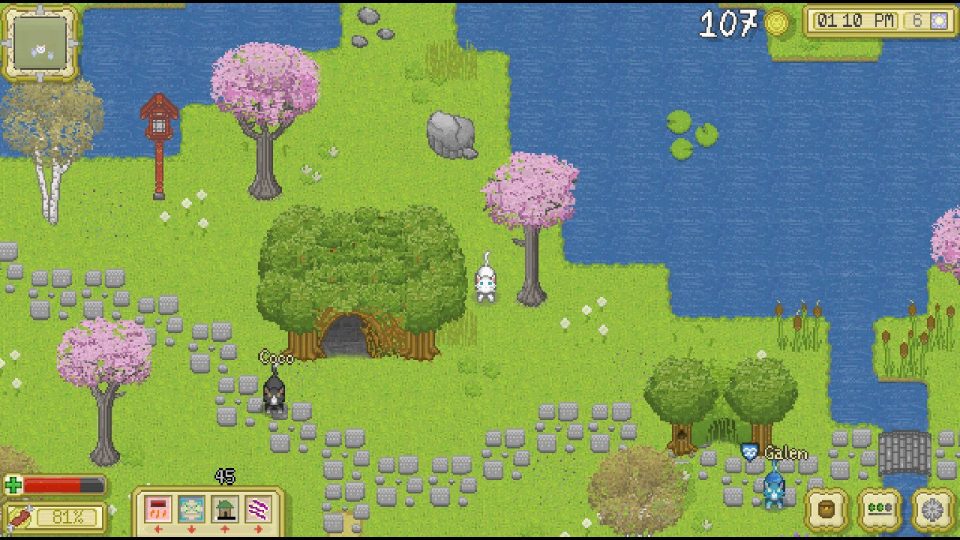Screen dimensions: 960x540
Task: Open the grey gear settings button
Action: click(932, 509)
